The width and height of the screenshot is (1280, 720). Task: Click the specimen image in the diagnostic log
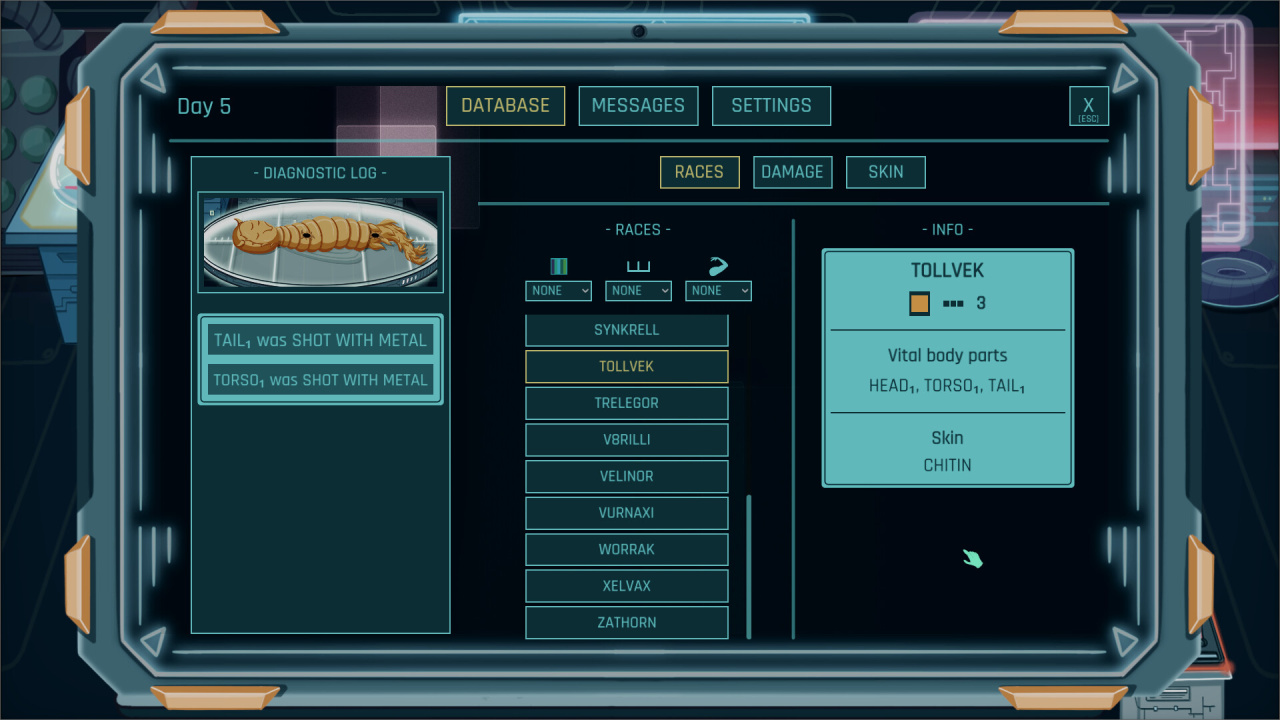point(320,242)
